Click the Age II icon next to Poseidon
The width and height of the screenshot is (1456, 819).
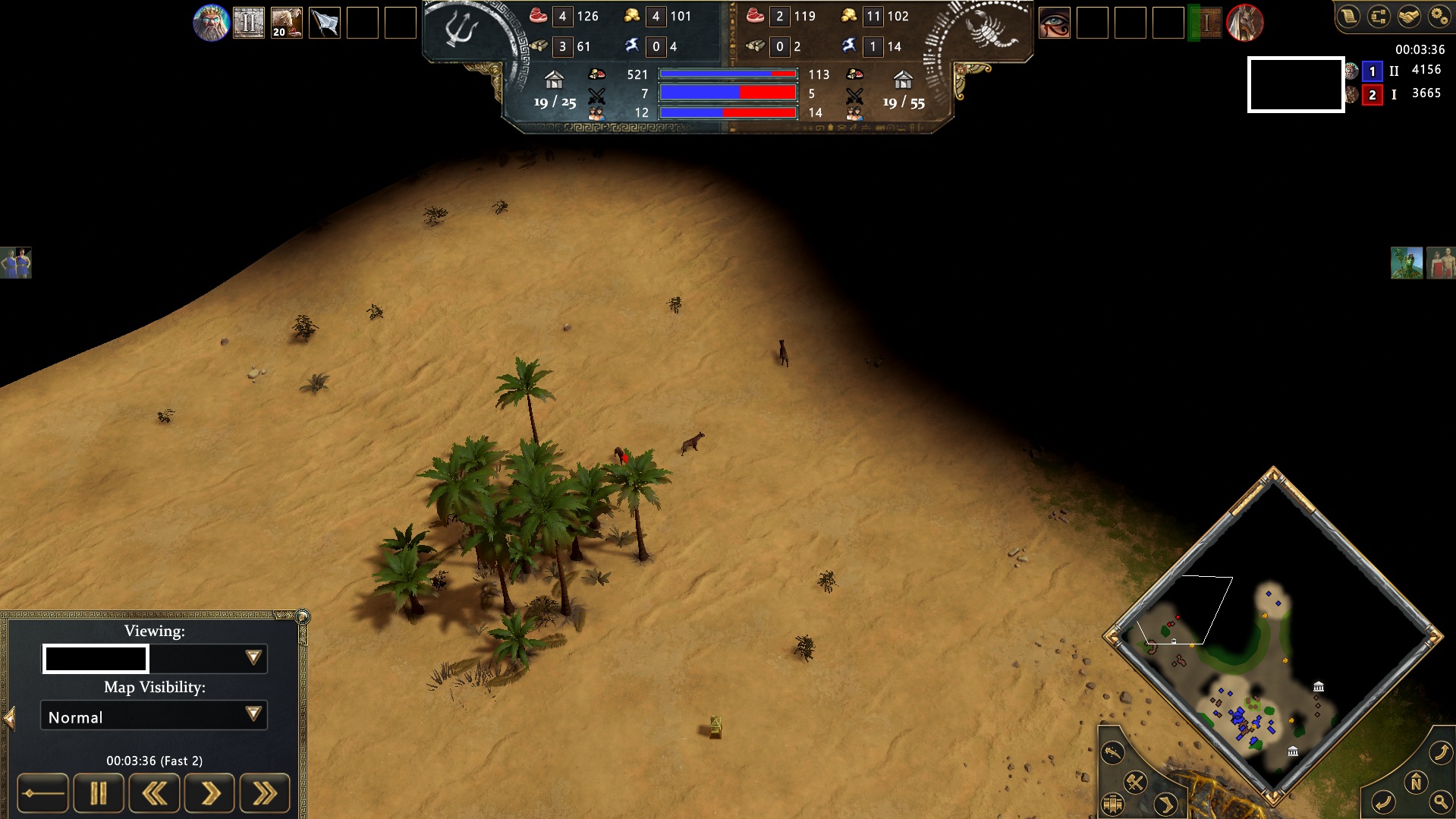click(250, 22)
